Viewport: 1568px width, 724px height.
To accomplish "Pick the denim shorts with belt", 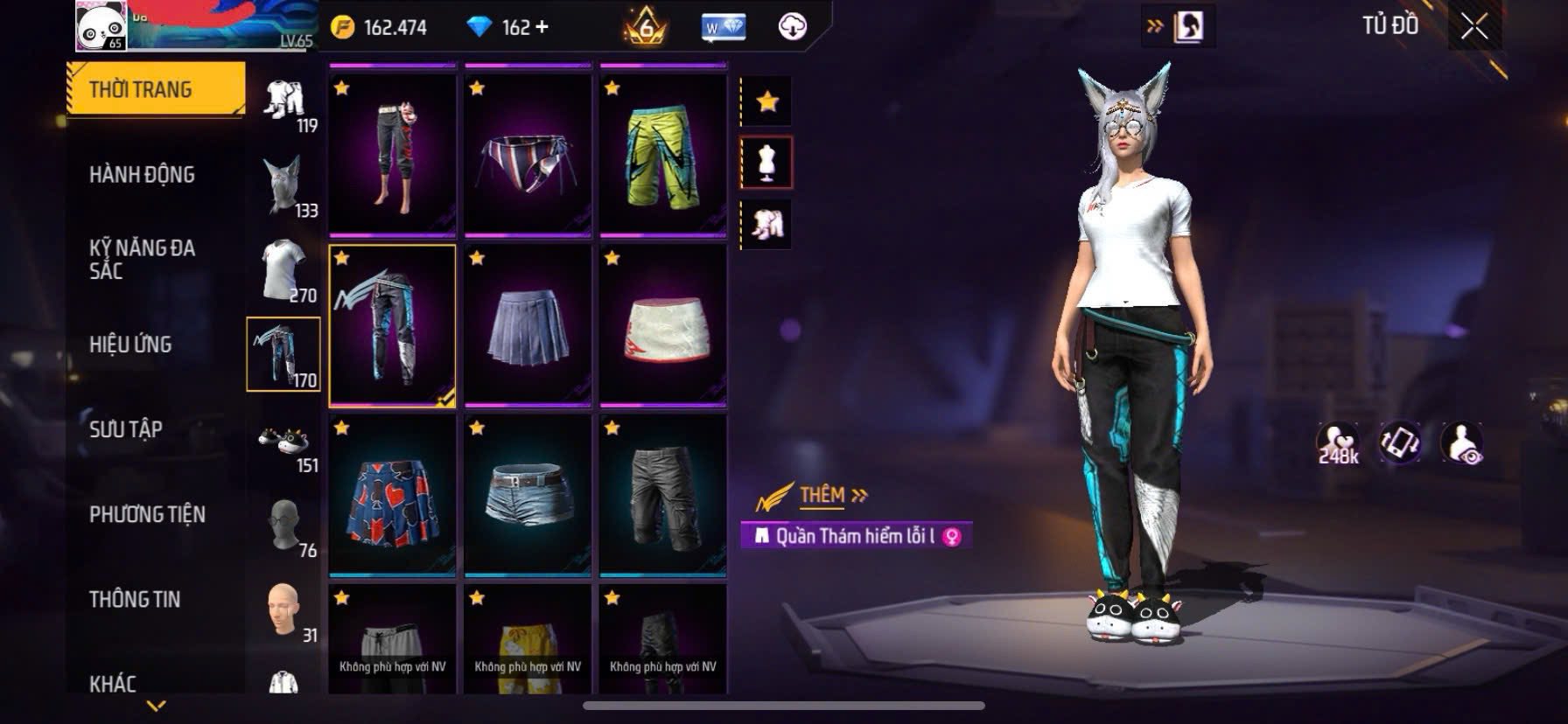I will 528,495.
